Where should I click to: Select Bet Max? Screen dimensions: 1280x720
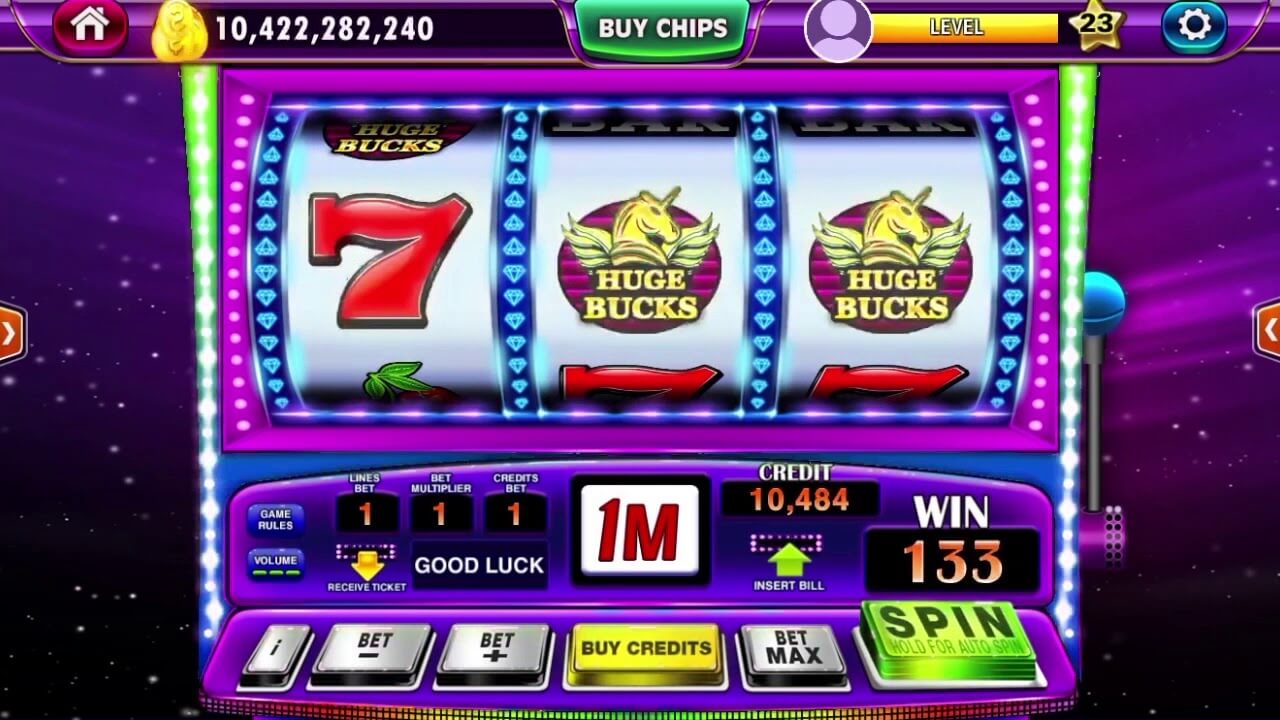(793, 651)
